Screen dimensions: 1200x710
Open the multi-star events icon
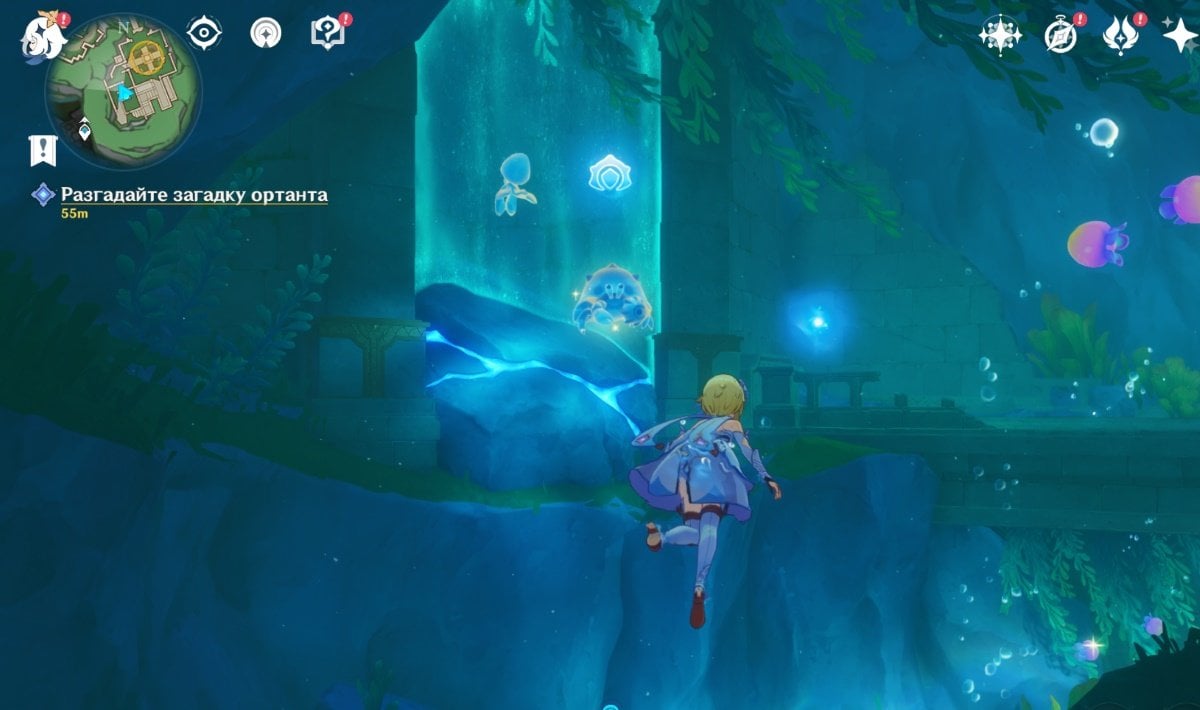point(999,35)
